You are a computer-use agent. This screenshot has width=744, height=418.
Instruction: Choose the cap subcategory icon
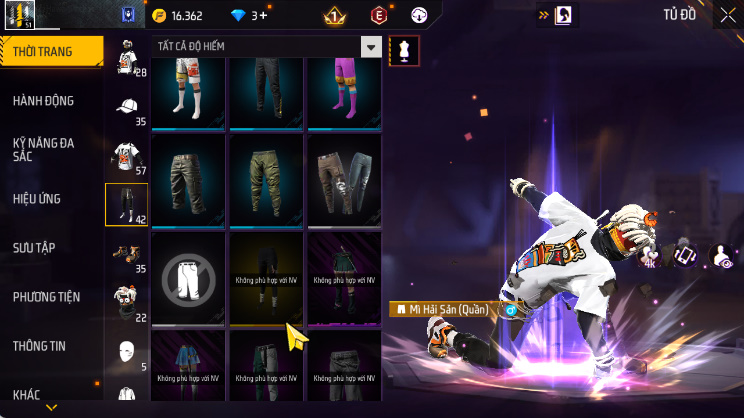(127, 107)
